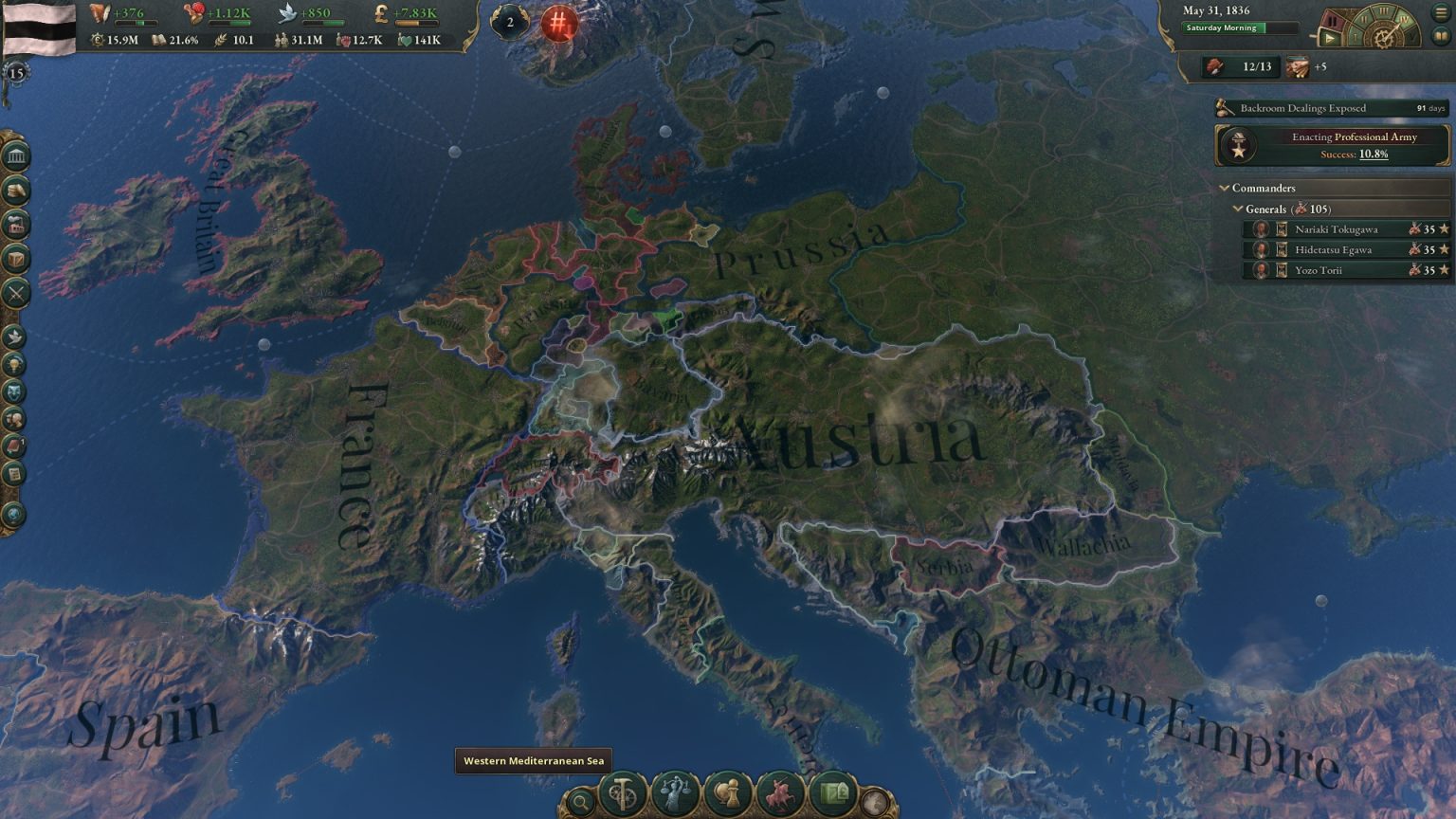
Task: Open the Trade lens with the green goods icon
Action: pyautogui.click(x=832, y=792)
